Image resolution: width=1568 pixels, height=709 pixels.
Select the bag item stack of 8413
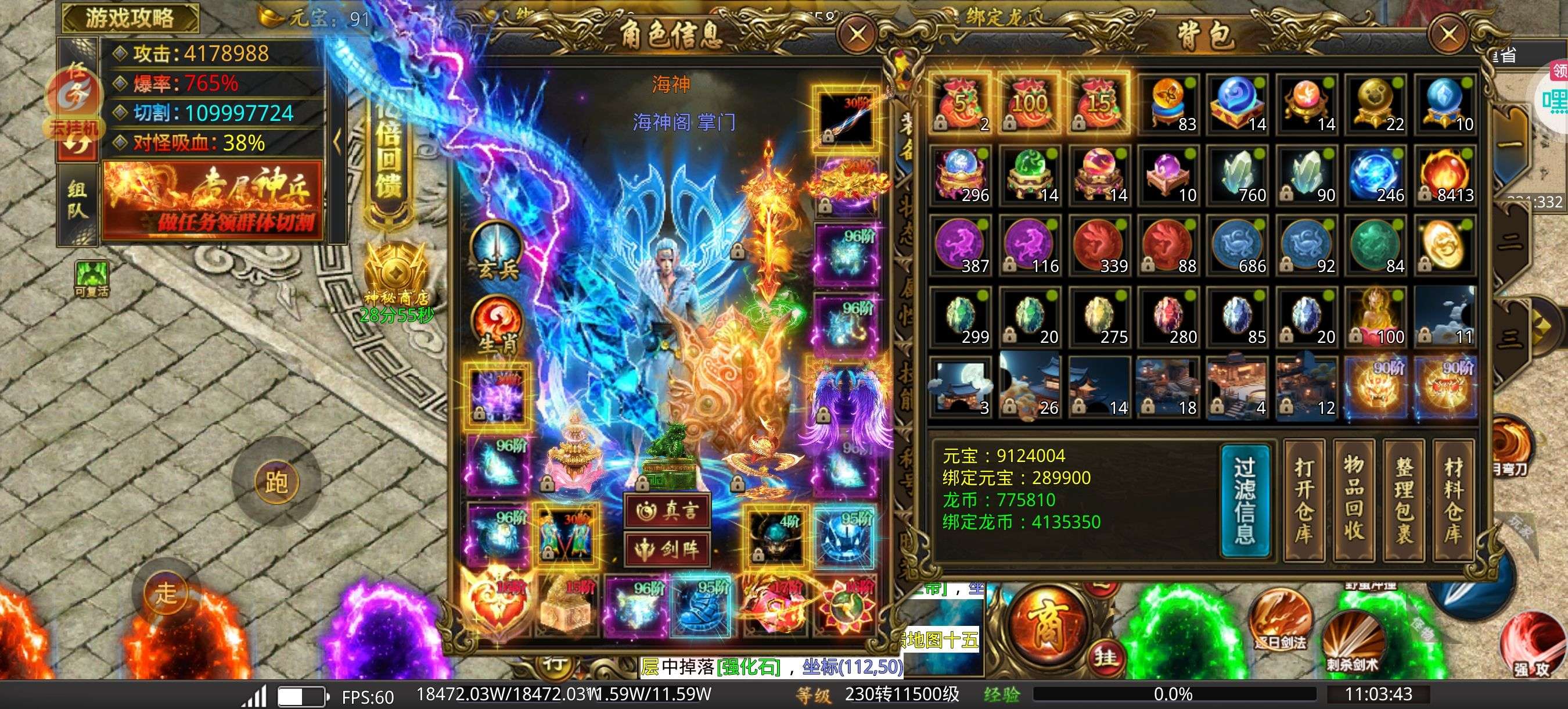coord(1445,176)
